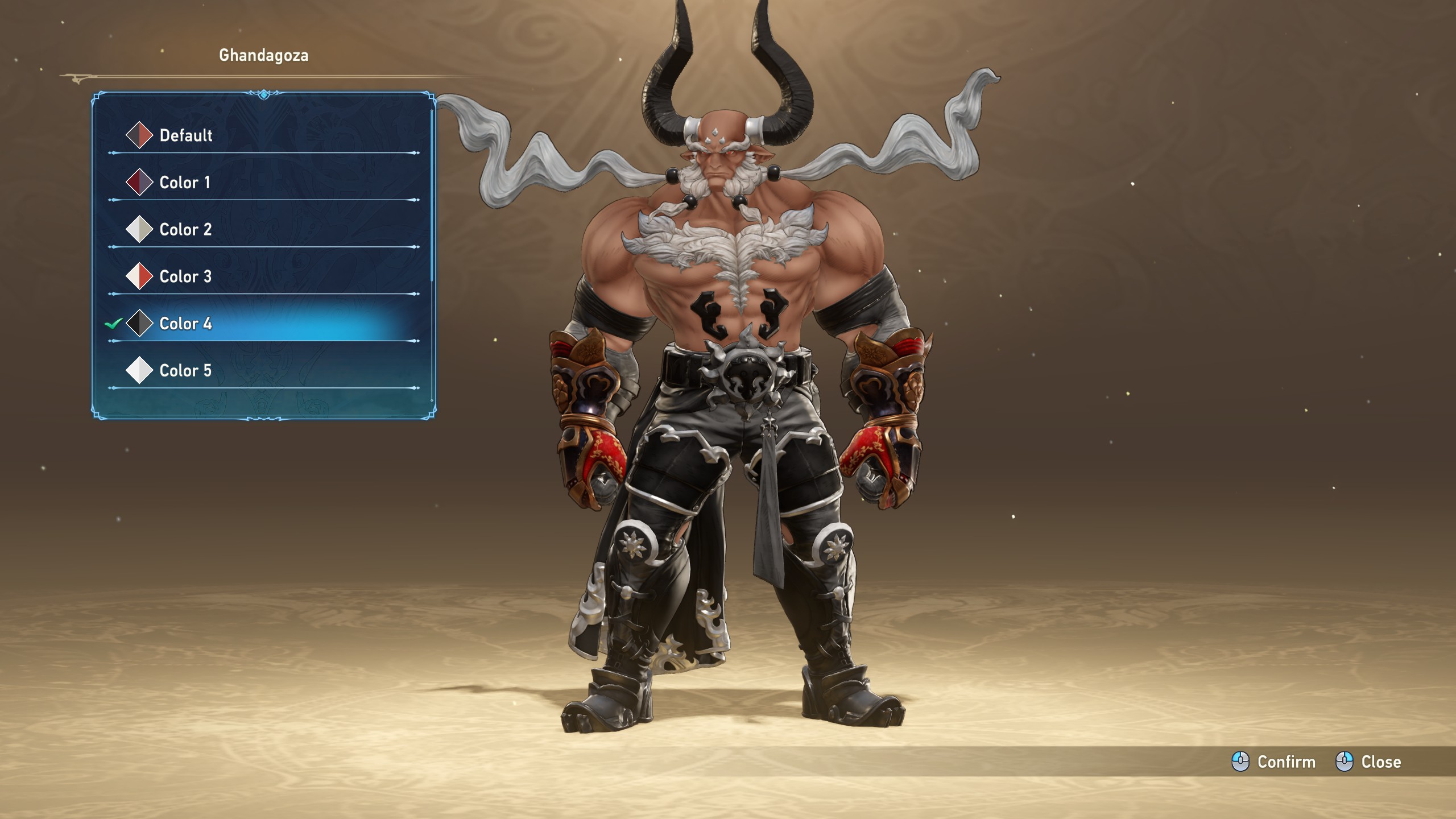
Task: Choose the Color 1 option
Action: click(x=184, y=183)
